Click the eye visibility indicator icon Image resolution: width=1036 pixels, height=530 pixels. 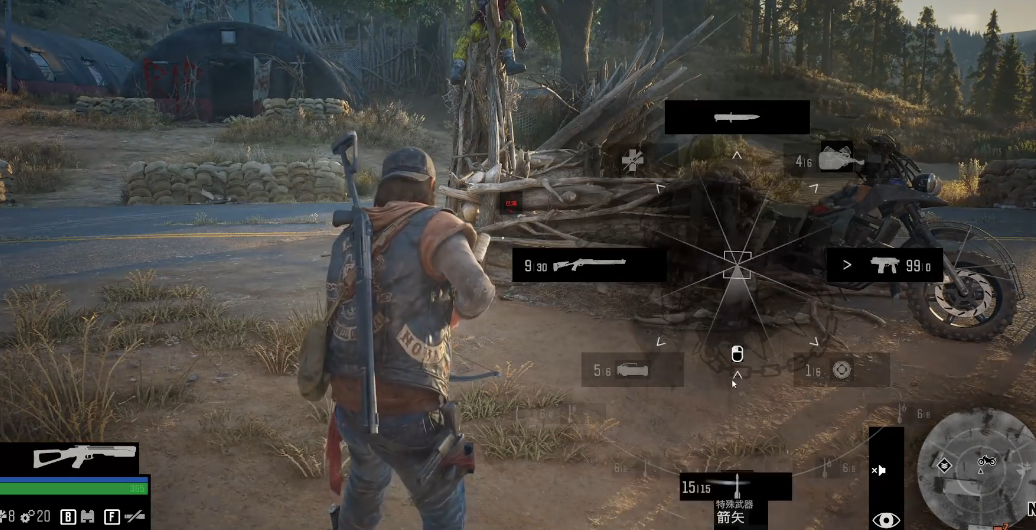885,519
